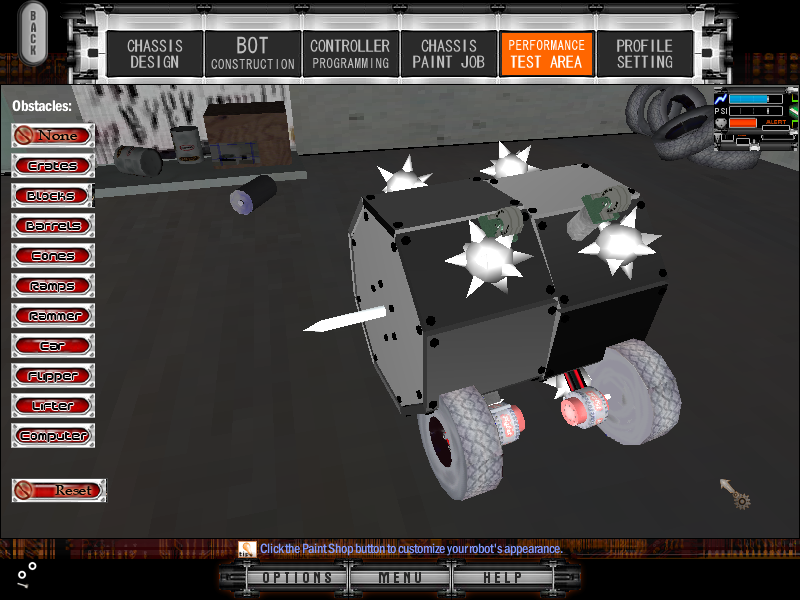This screenshot has width=800, height=600.
Task: Click the Performance Test Area tab
Action: pyautogui.click(x=546, y=54)
